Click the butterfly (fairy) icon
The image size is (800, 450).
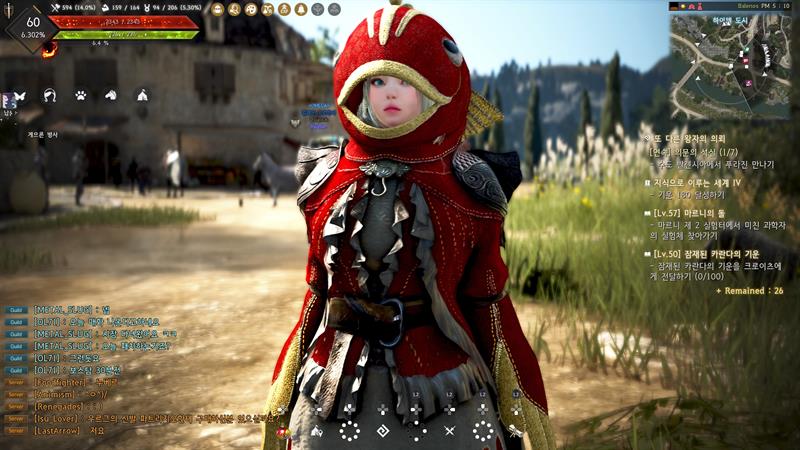[17, 97]
